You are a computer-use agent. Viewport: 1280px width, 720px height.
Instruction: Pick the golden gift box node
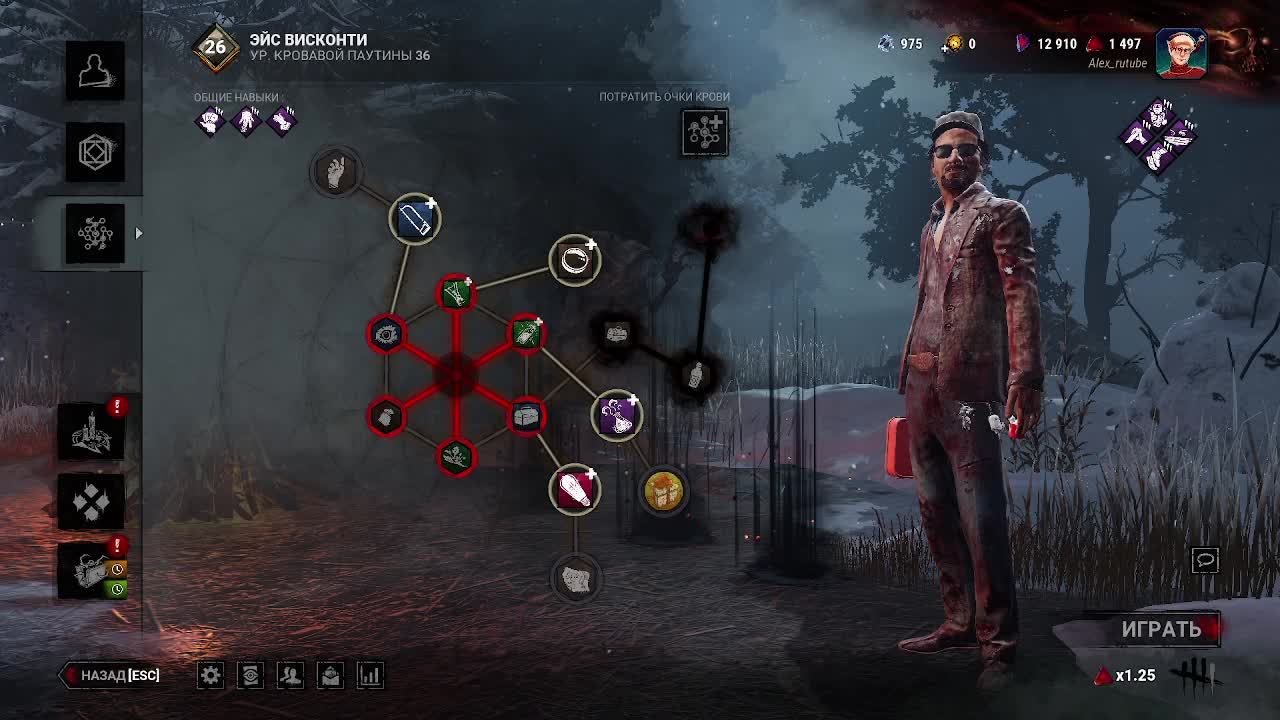[x=663, y=491]
